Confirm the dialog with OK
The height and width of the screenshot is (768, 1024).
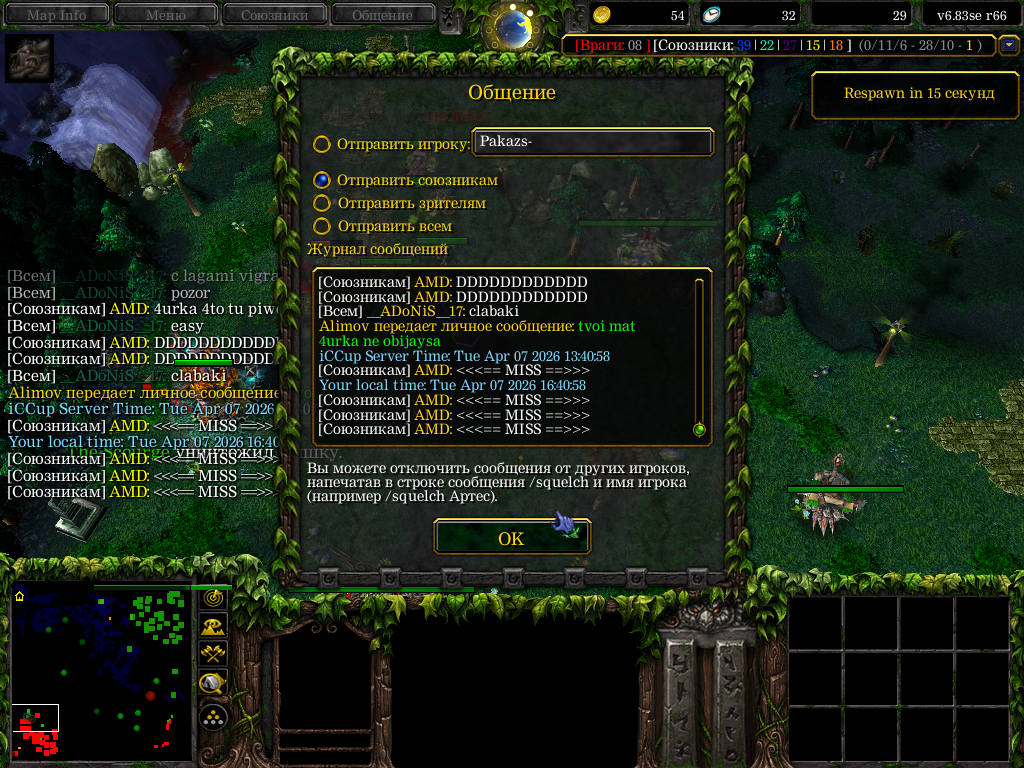[511, 538]
